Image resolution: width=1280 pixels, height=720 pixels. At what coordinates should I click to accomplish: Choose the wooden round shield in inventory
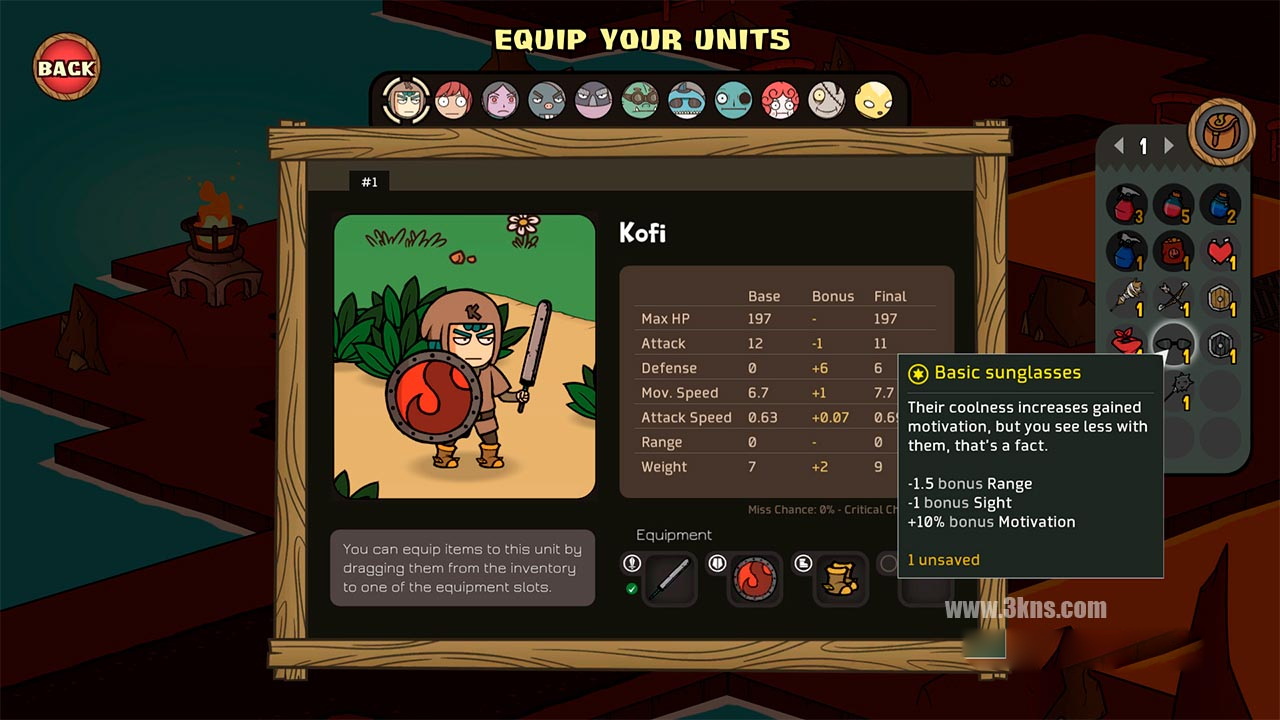coord(1220,297)
